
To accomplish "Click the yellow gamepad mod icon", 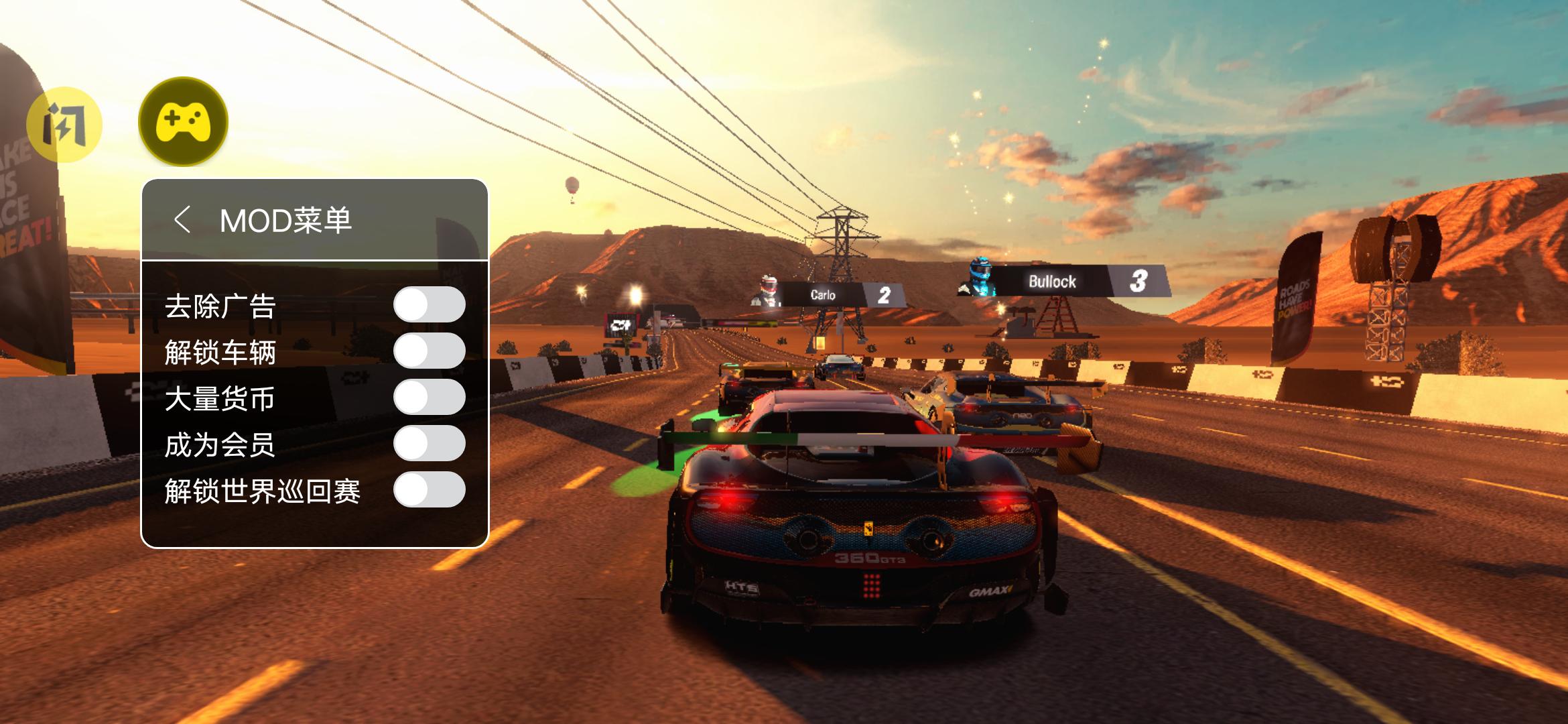I will coord(183,122).
